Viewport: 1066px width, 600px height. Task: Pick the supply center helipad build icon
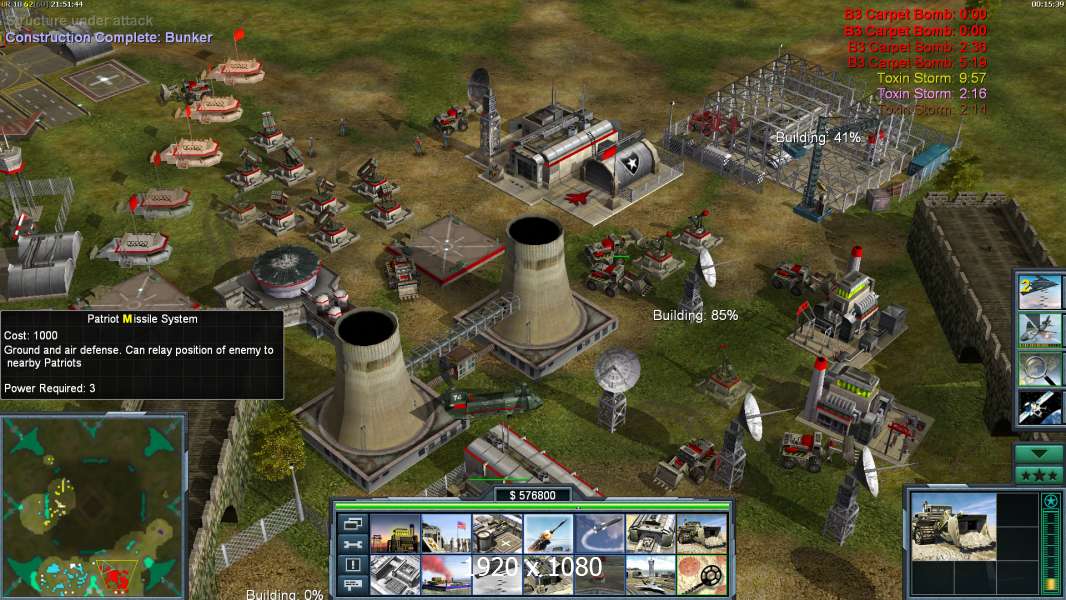[497, 533]
